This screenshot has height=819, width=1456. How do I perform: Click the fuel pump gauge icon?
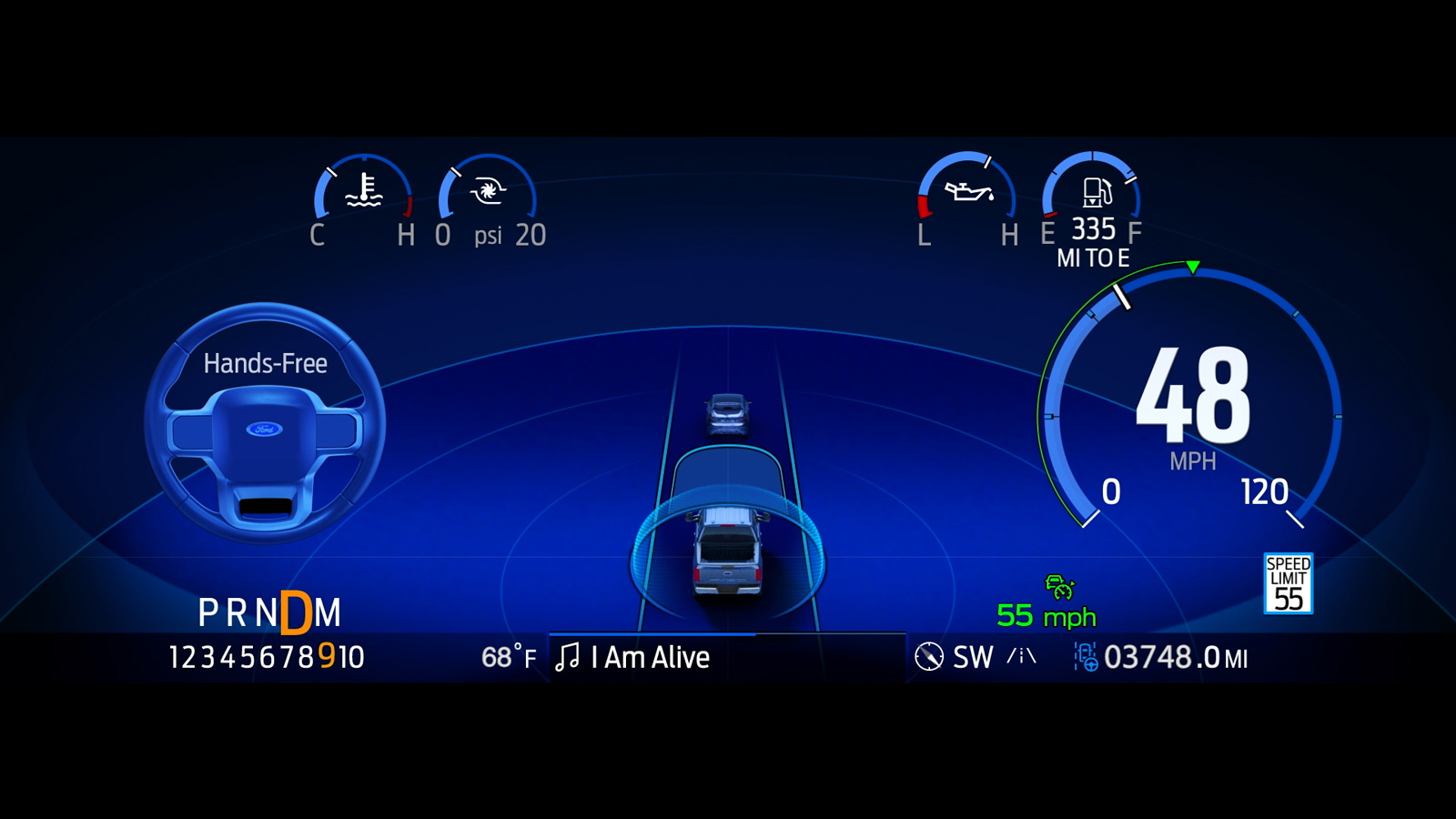click(1096, 192)
